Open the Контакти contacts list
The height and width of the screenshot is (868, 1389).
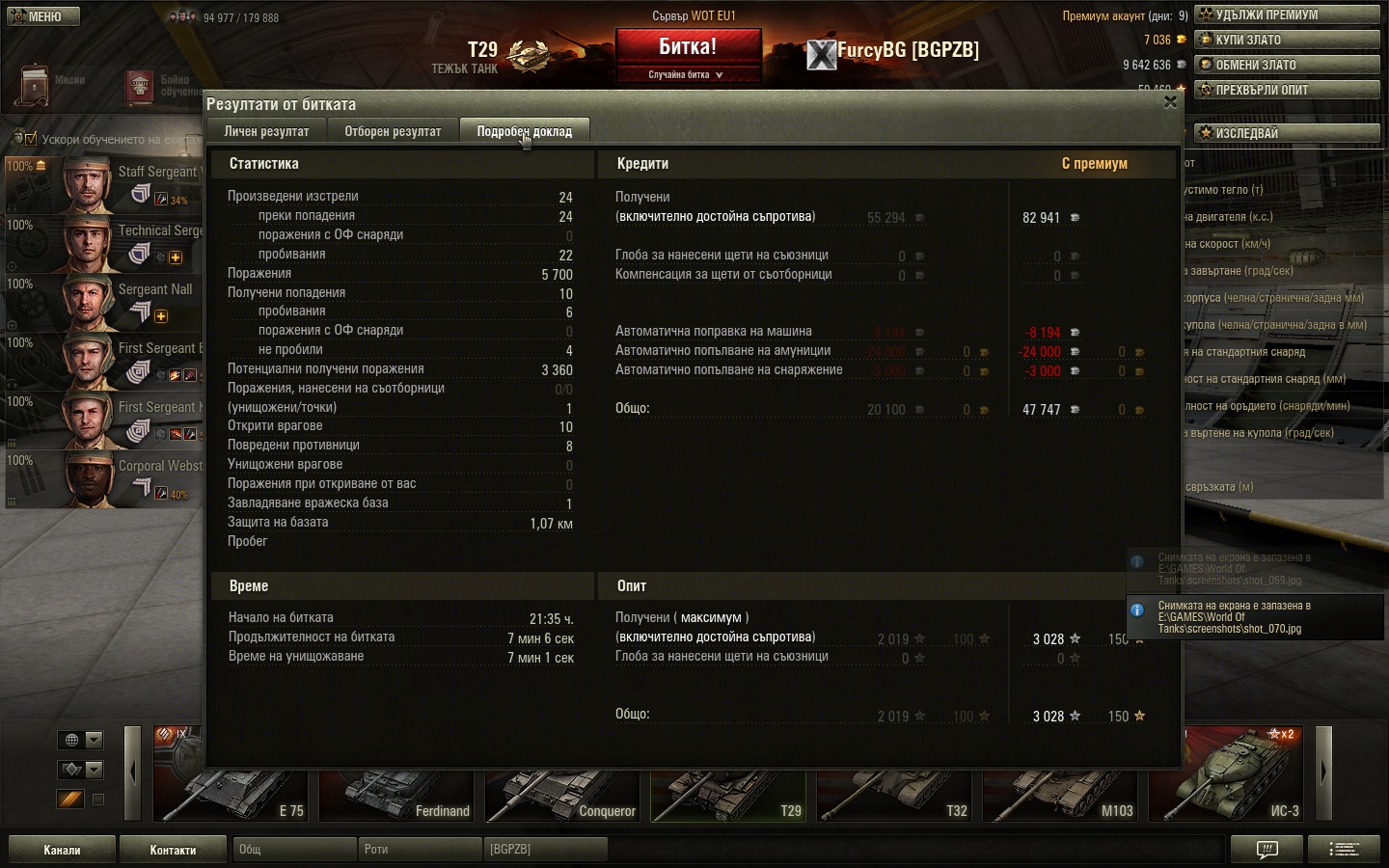coord(173,850)
